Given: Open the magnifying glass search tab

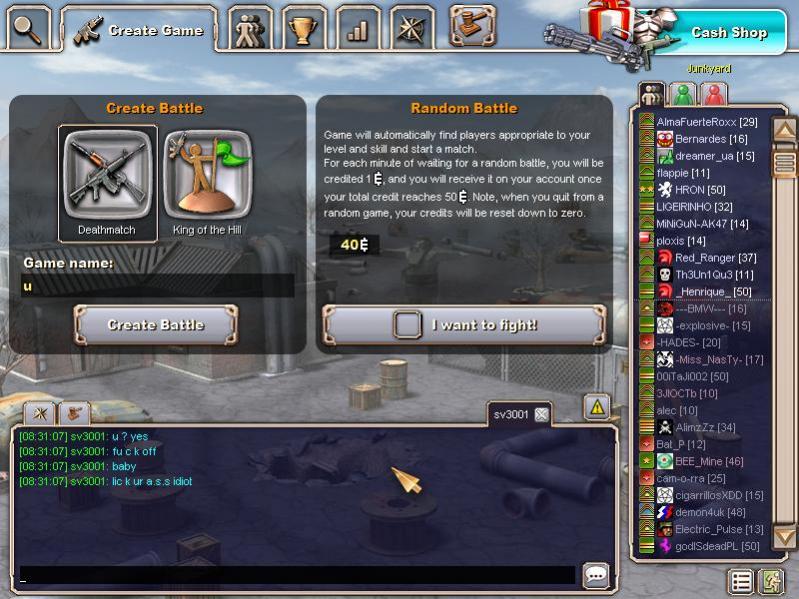Looking at the screenshot, I should [27, 29].
